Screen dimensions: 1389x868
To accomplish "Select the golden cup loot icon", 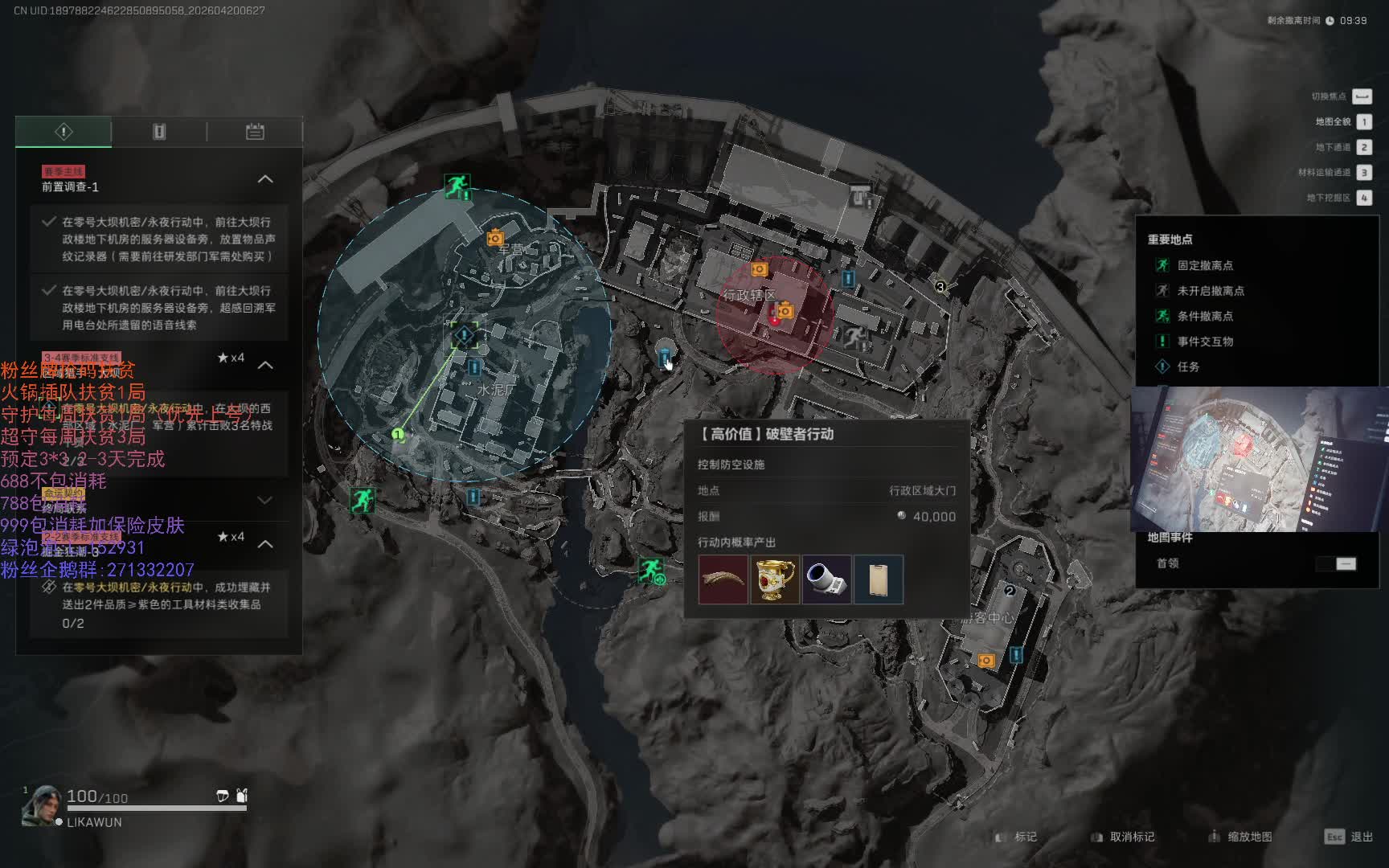I will [x=774, y=579].
